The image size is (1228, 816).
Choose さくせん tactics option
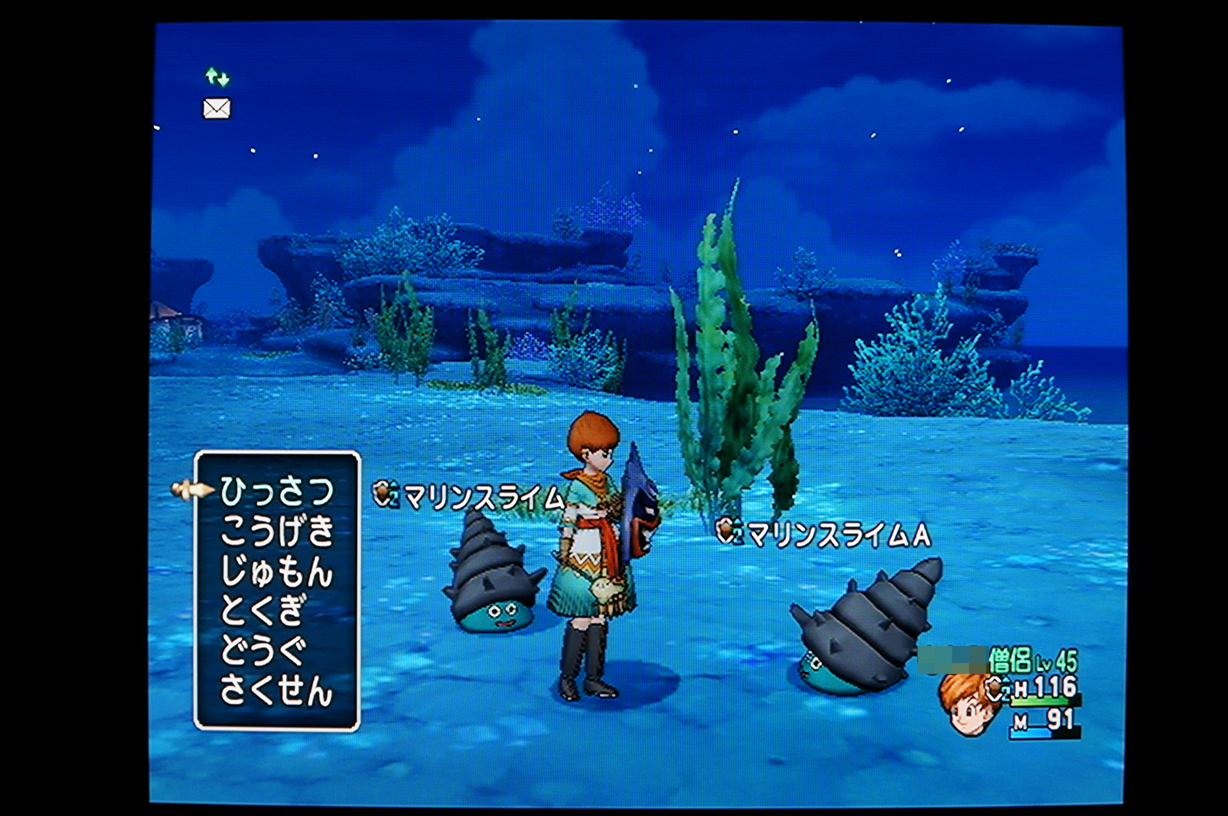pyautogui.click(x=276, y=691)
